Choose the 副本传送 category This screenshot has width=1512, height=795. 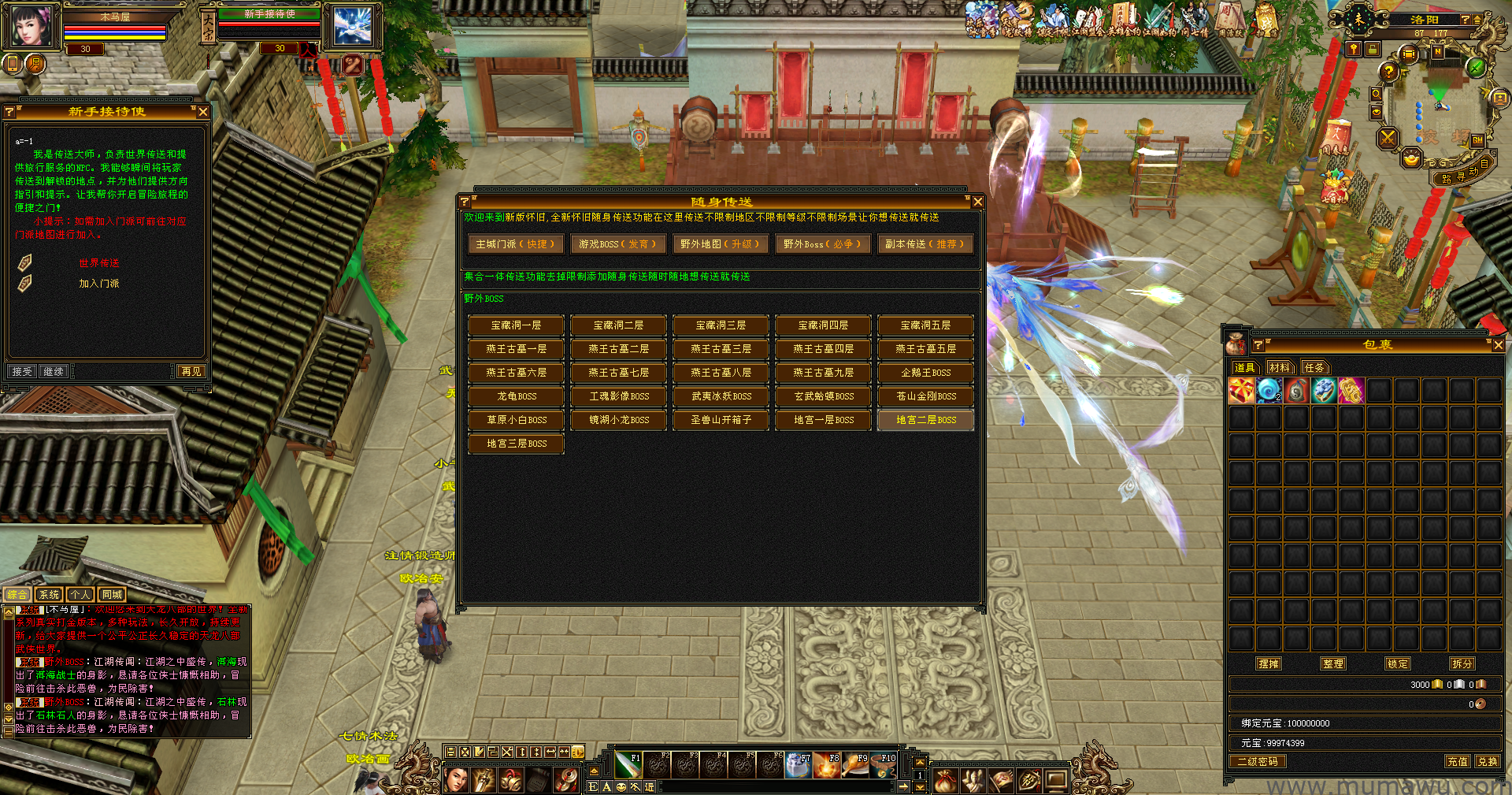(x=925, y=244)
